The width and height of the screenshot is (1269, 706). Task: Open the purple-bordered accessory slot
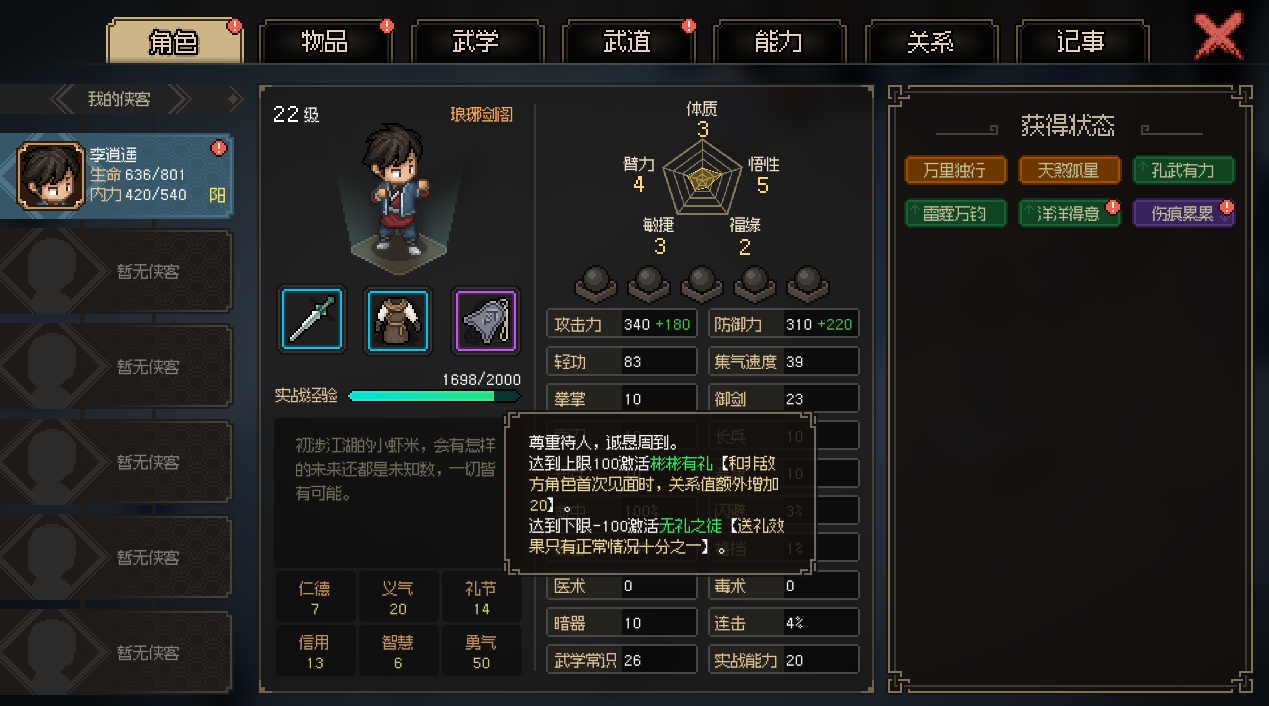pyautogui.click(x=486, y=320)
